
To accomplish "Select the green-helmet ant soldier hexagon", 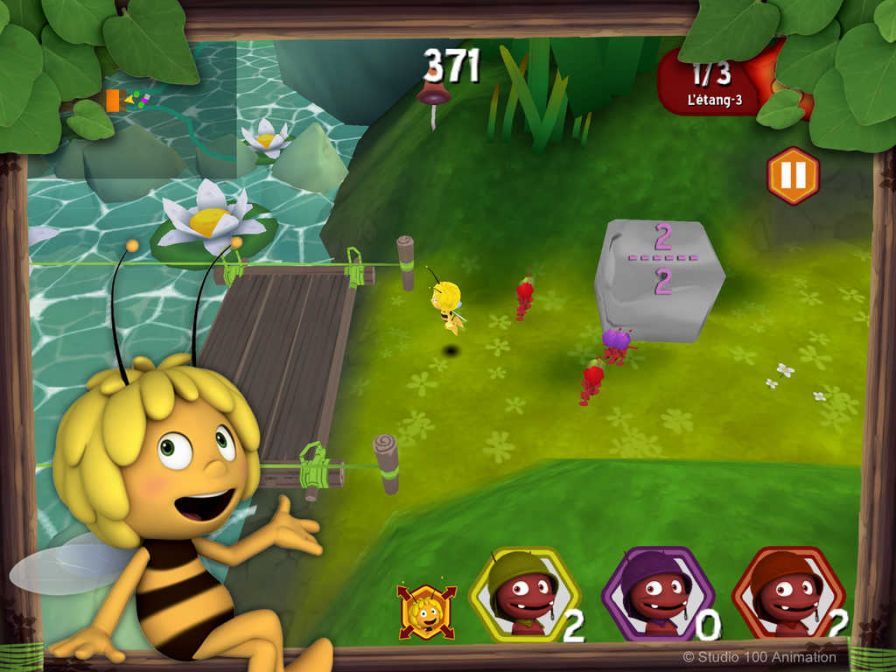I will [523, 595].
